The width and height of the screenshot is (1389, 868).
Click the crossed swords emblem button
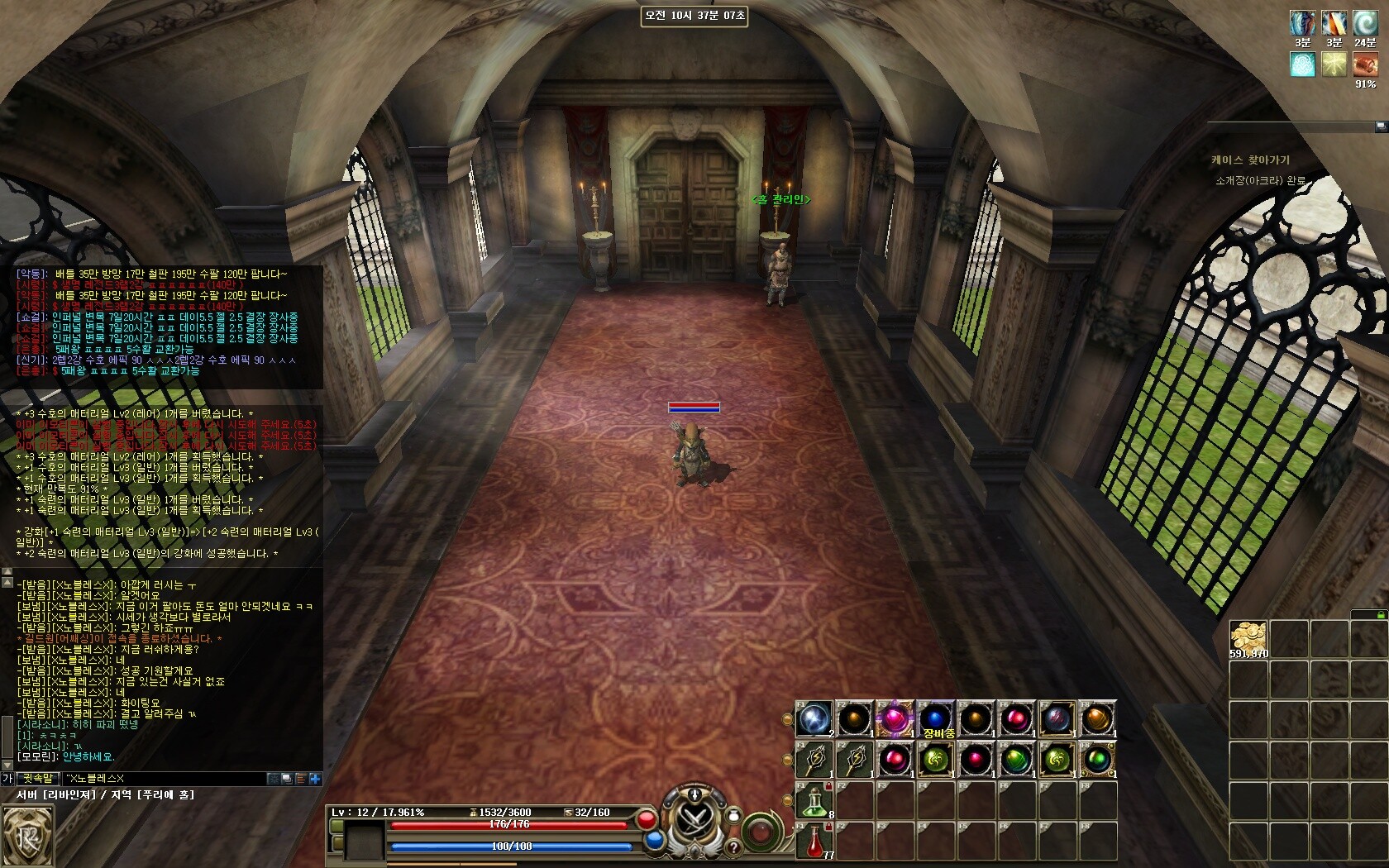click(x=696, y=821)
